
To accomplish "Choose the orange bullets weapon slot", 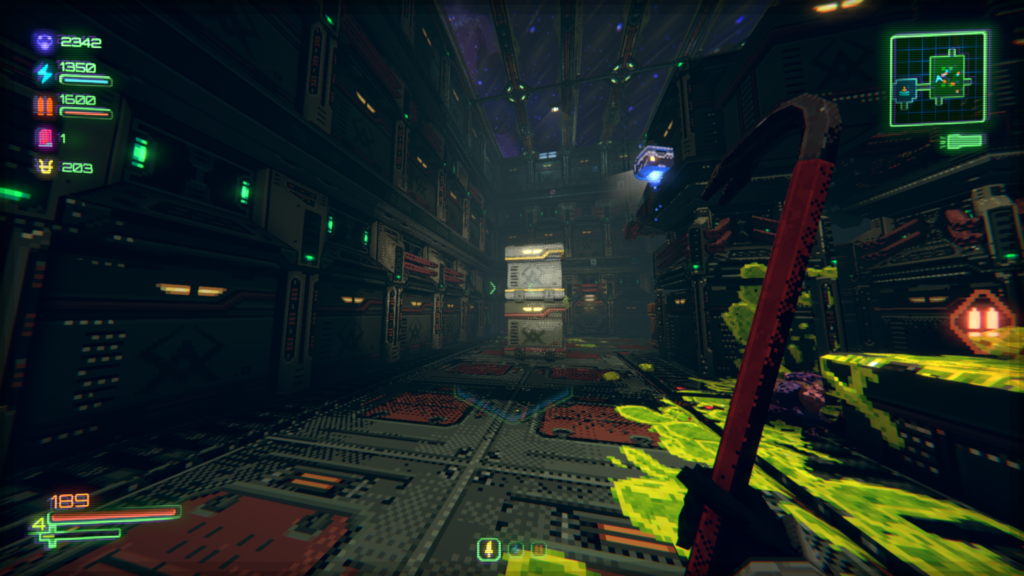I will pyautogui.click(x=539, y=548).
